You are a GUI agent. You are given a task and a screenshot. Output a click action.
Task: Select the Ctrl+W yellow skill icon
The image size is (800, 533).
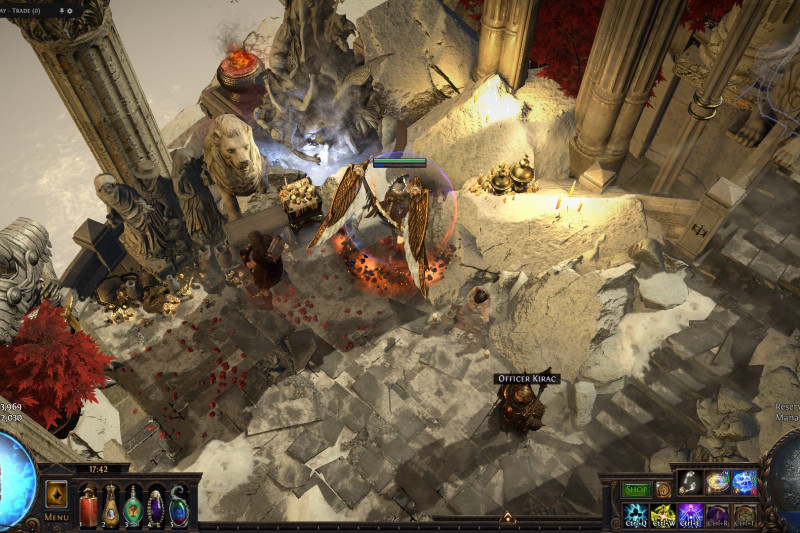(663, 514)
